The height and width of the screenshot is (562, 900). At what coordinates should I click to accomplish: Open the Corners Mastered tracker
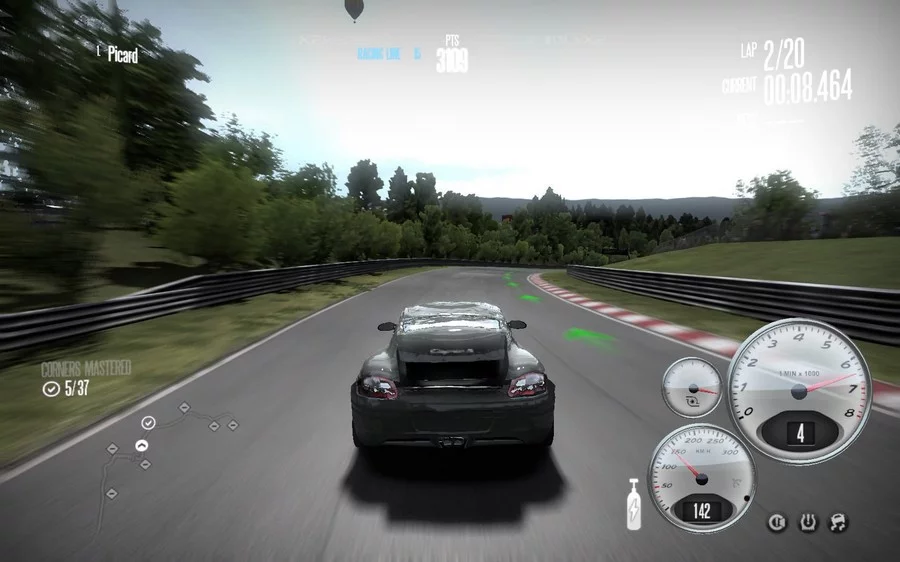(x=85, y=379)
